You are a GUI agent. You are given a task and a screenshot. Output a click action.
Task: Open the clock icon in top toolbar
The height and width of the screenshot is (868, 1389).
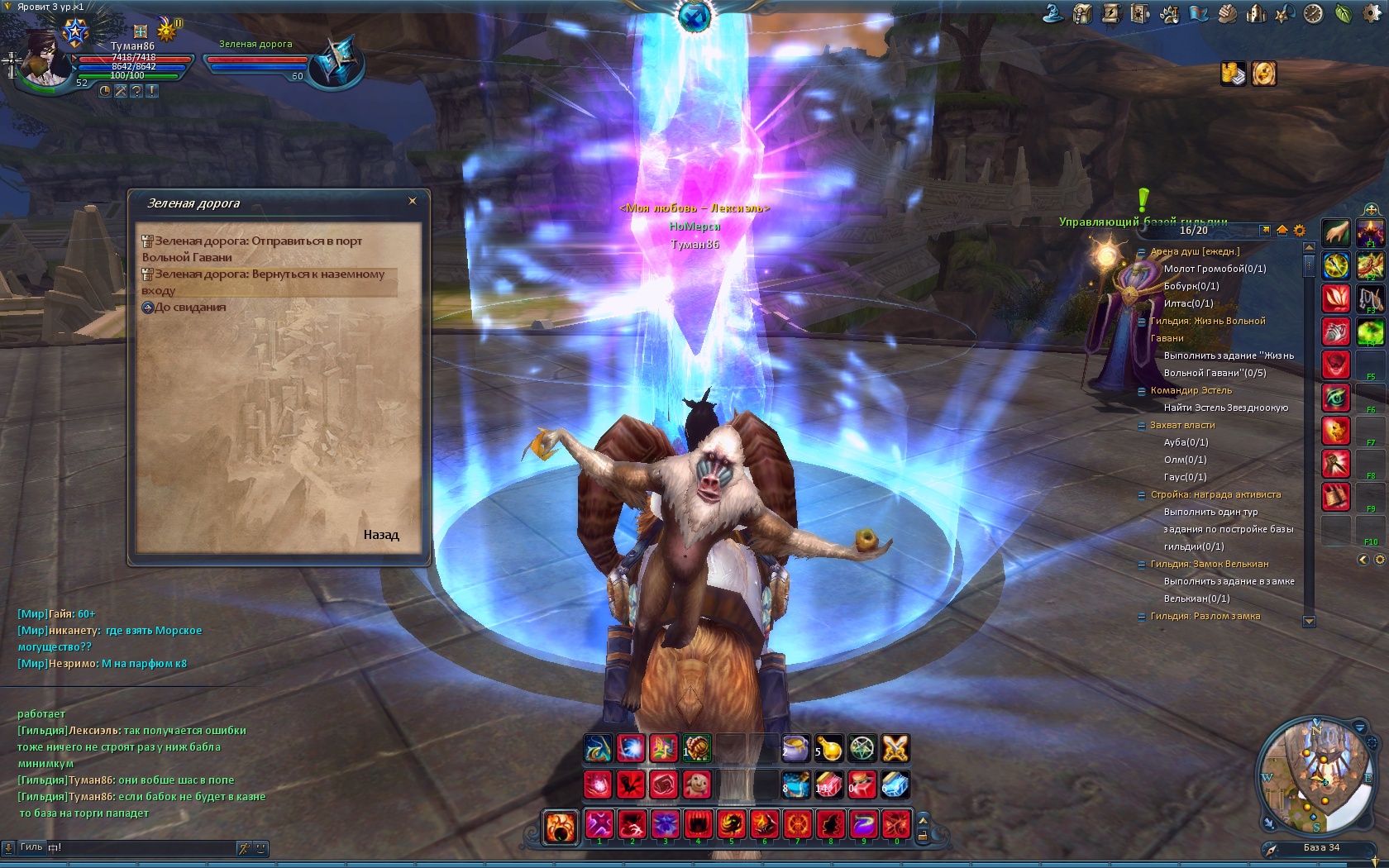[1314, 13]
